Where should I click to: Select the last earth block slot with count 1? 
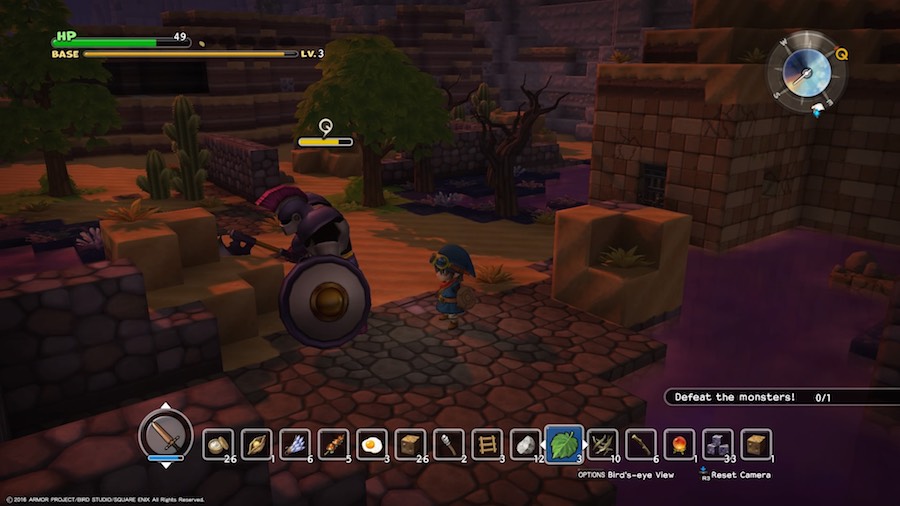pos(756,443)
